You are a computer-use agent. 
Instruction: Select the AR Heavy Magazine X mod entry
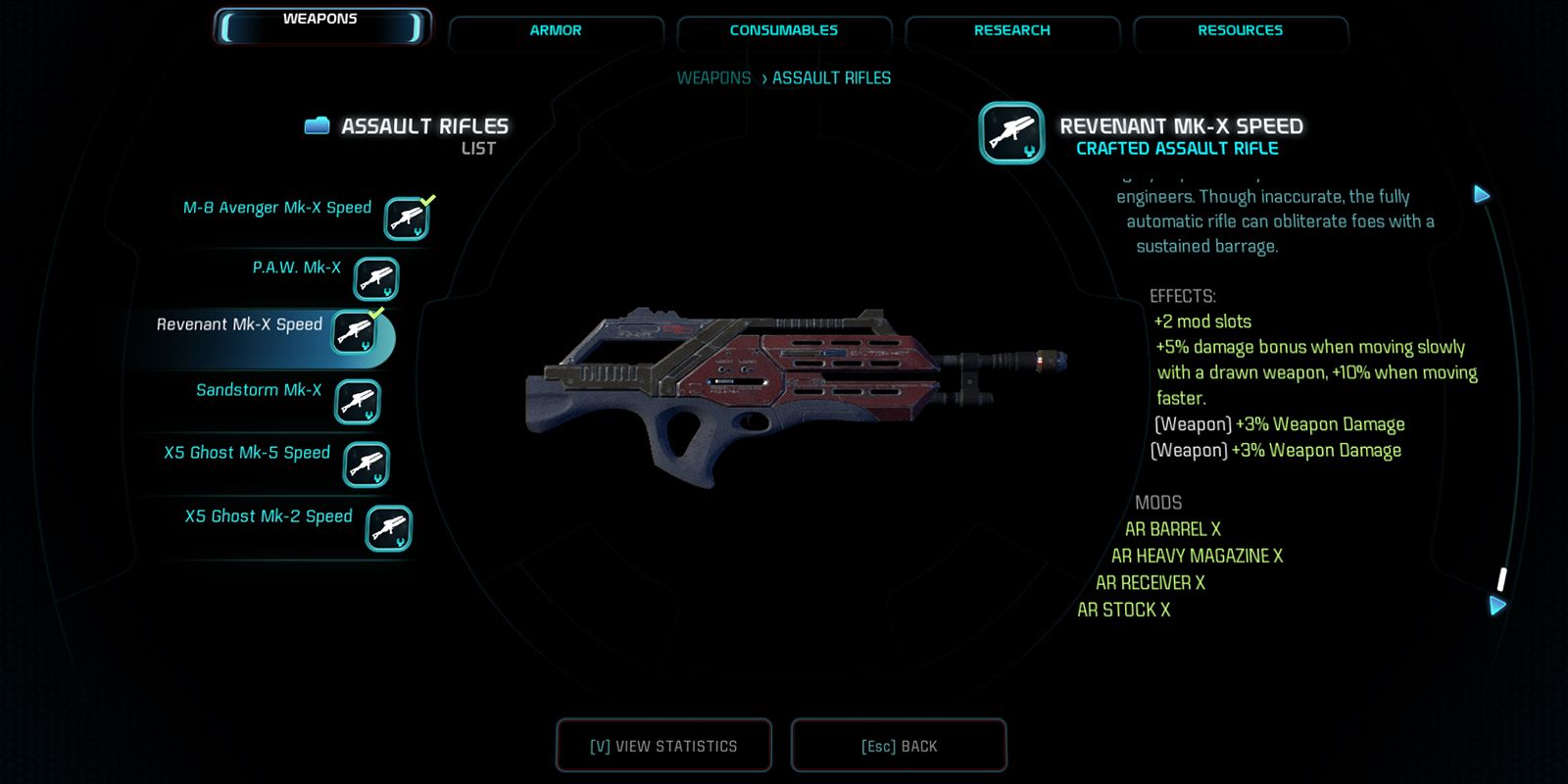coord(1197,556)
